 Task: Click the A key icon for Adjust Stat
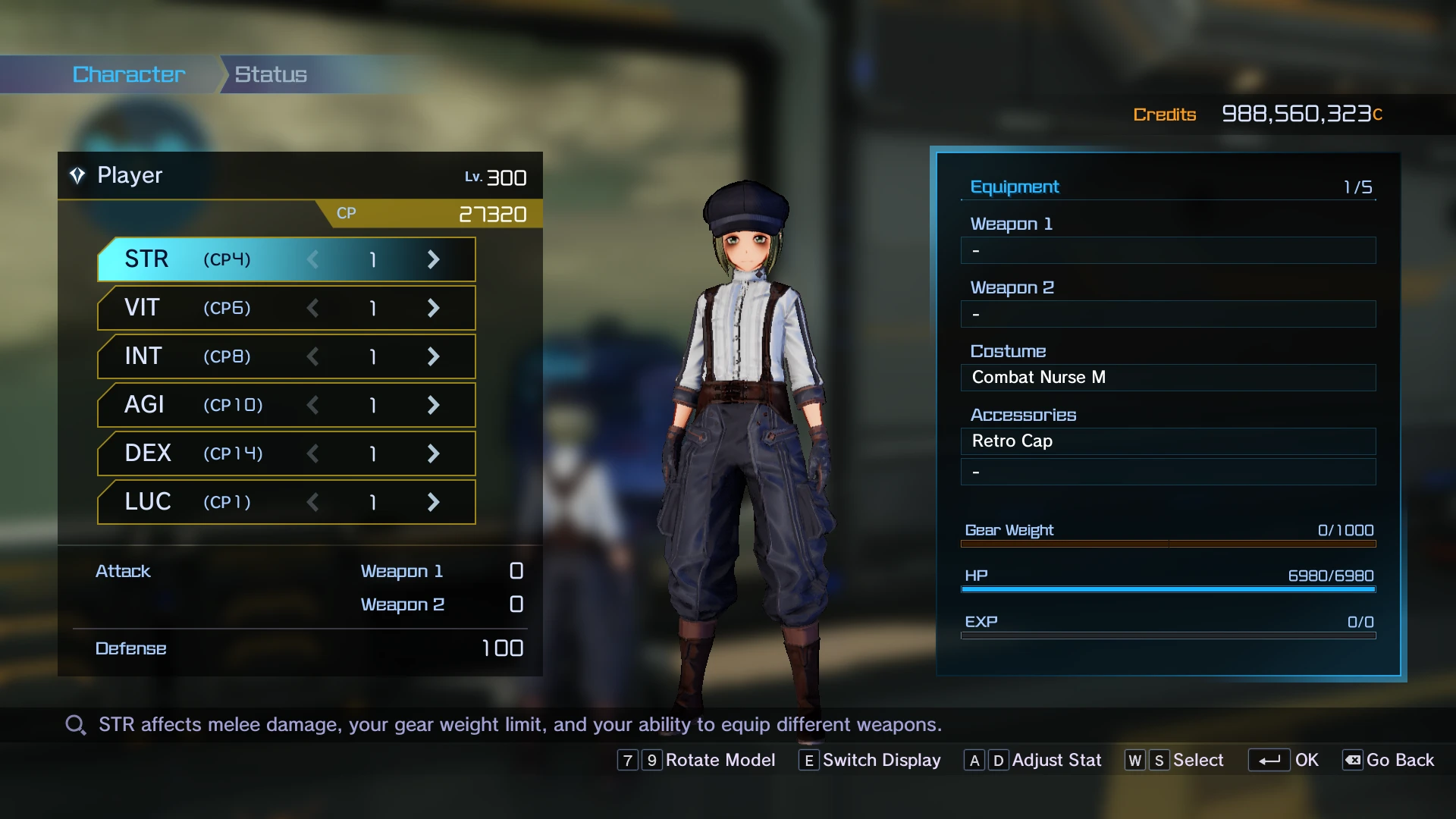click(974, 760)
